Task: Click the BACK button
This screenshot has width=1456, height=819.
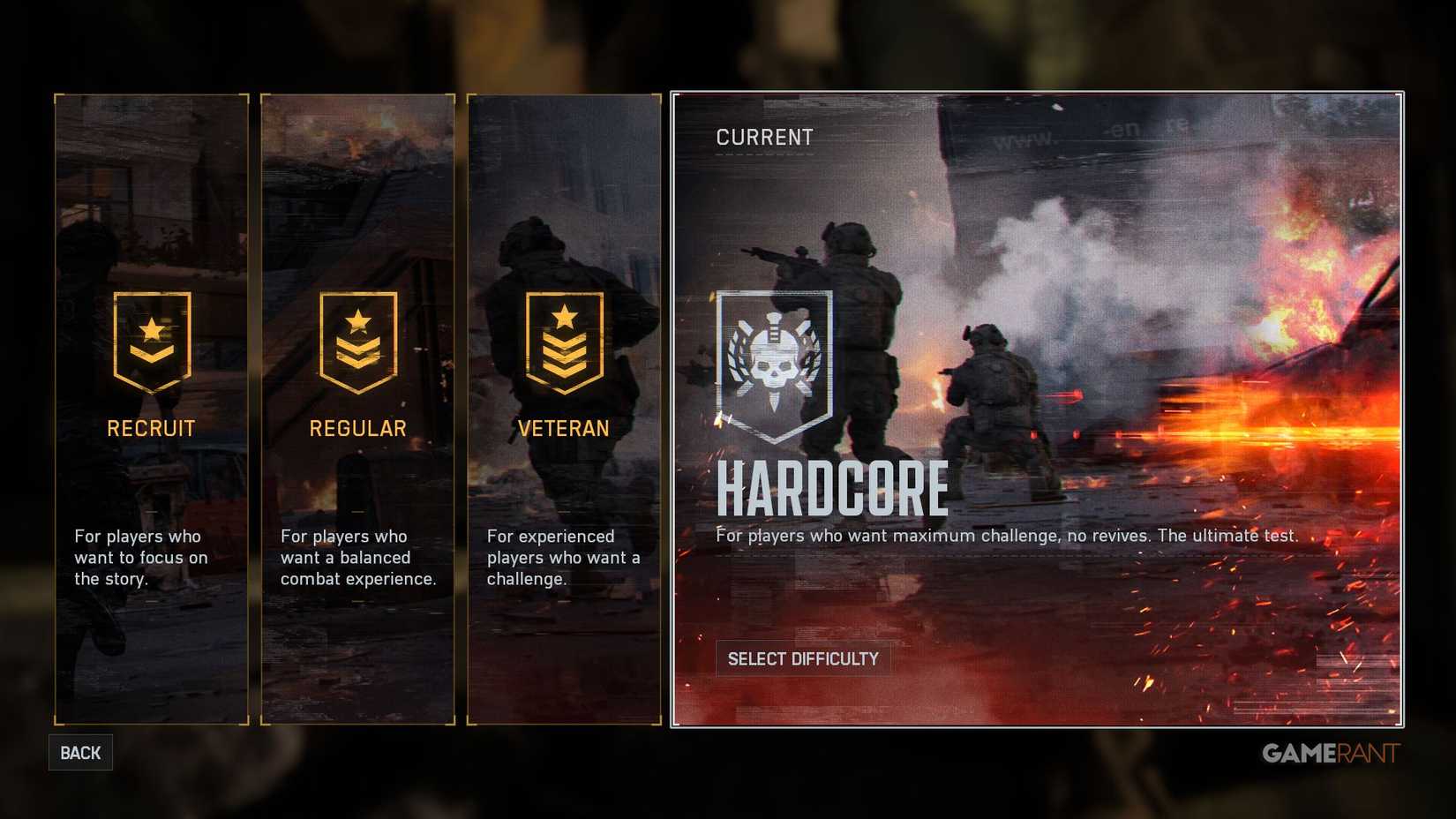Action: pyautogui.click(x=79, y=753)
